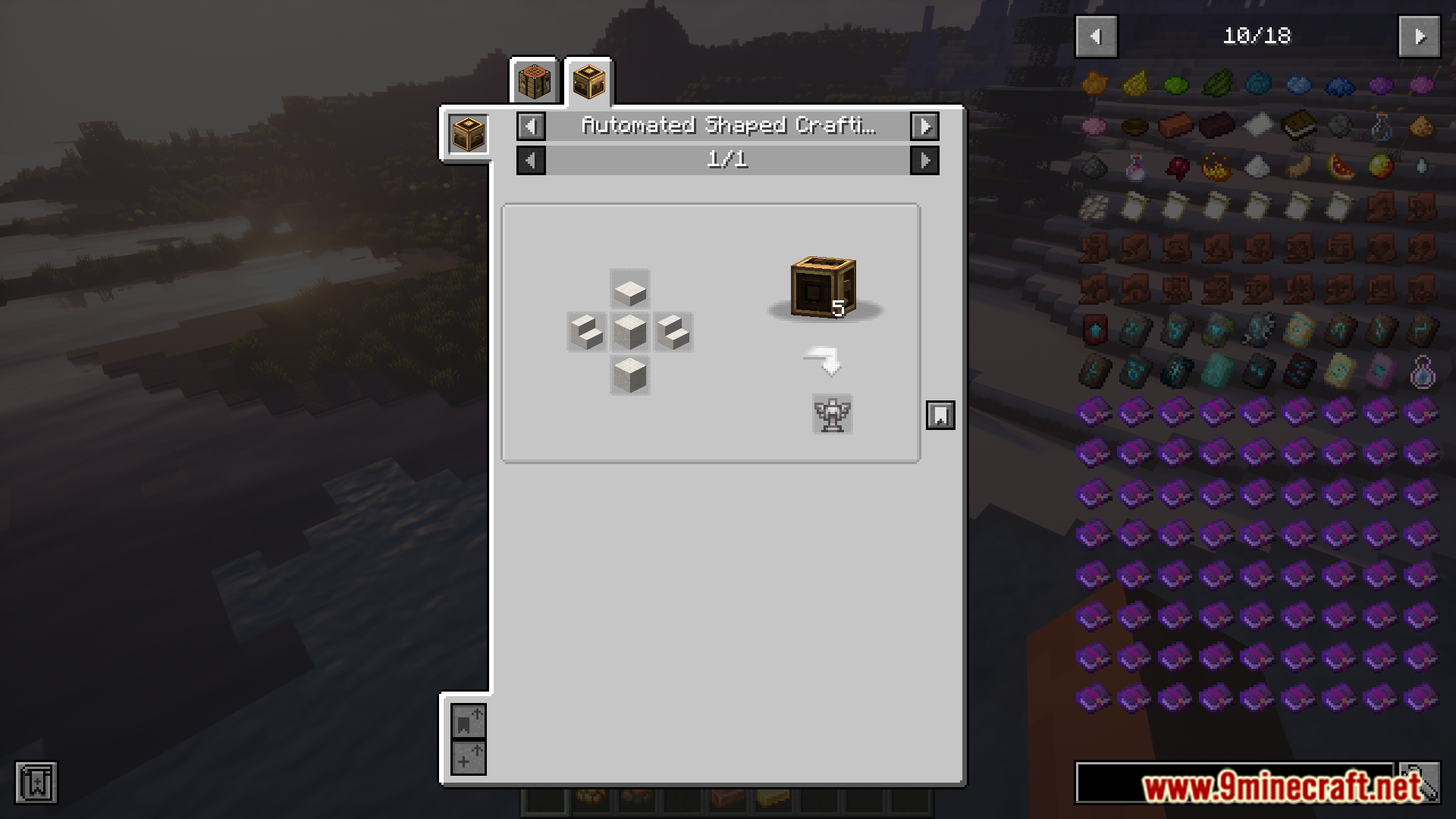Viewport: 1456px width, 819px height.
Task: Switch to the crafting table recipe tab
Action: coord(534,81)
